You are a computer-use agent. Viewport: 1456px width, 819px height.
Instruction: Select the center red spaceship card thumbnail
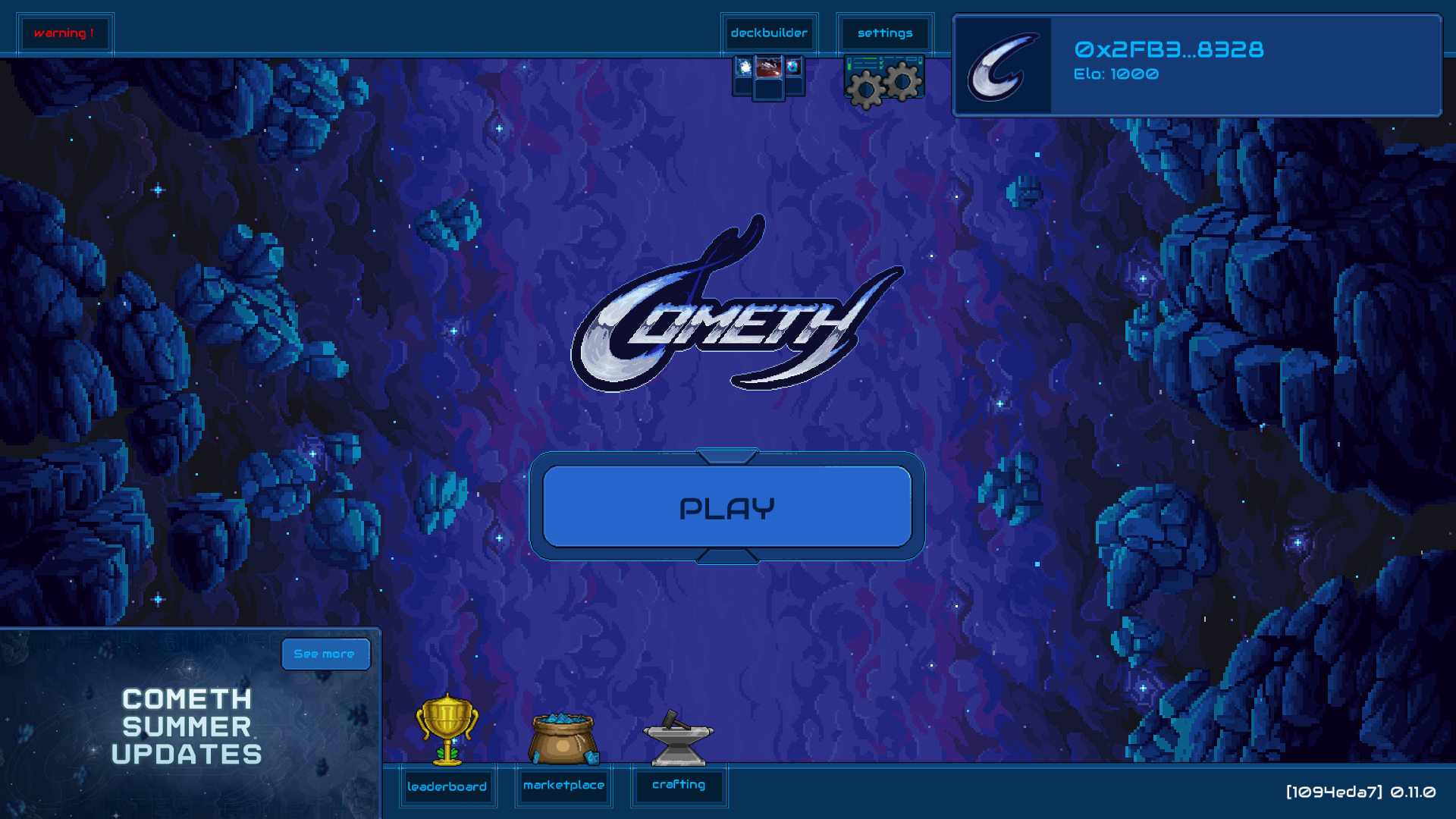(x=768, y=67)
